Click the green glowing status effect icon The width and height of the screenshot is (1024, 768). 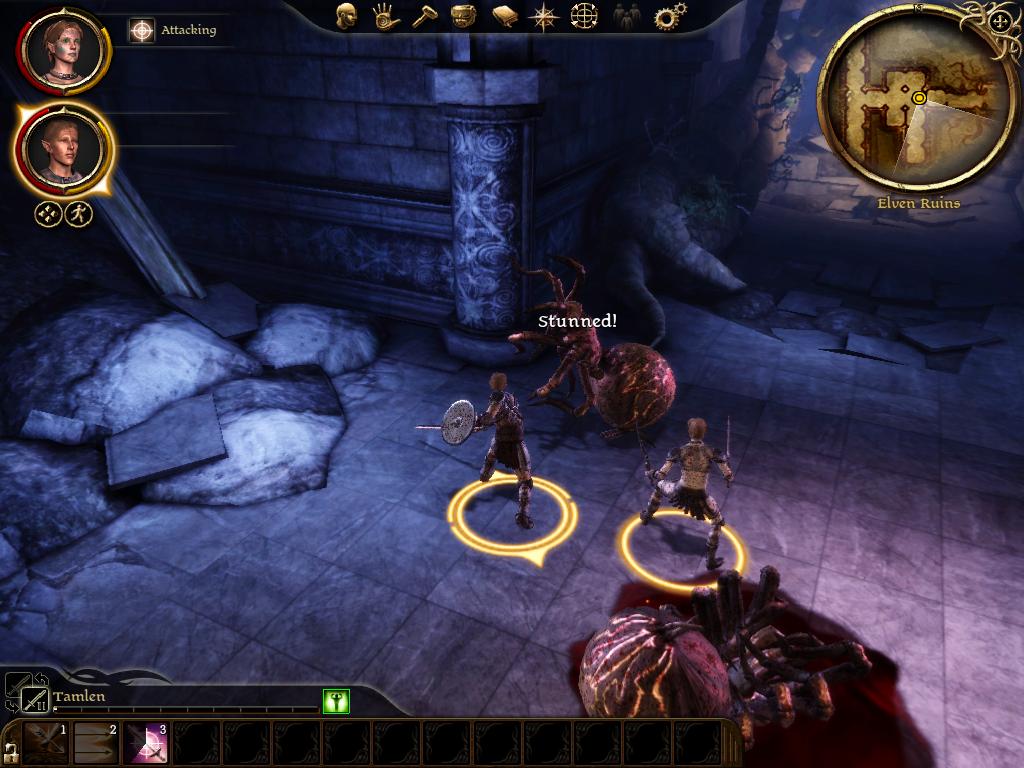[x=336, y=701]
